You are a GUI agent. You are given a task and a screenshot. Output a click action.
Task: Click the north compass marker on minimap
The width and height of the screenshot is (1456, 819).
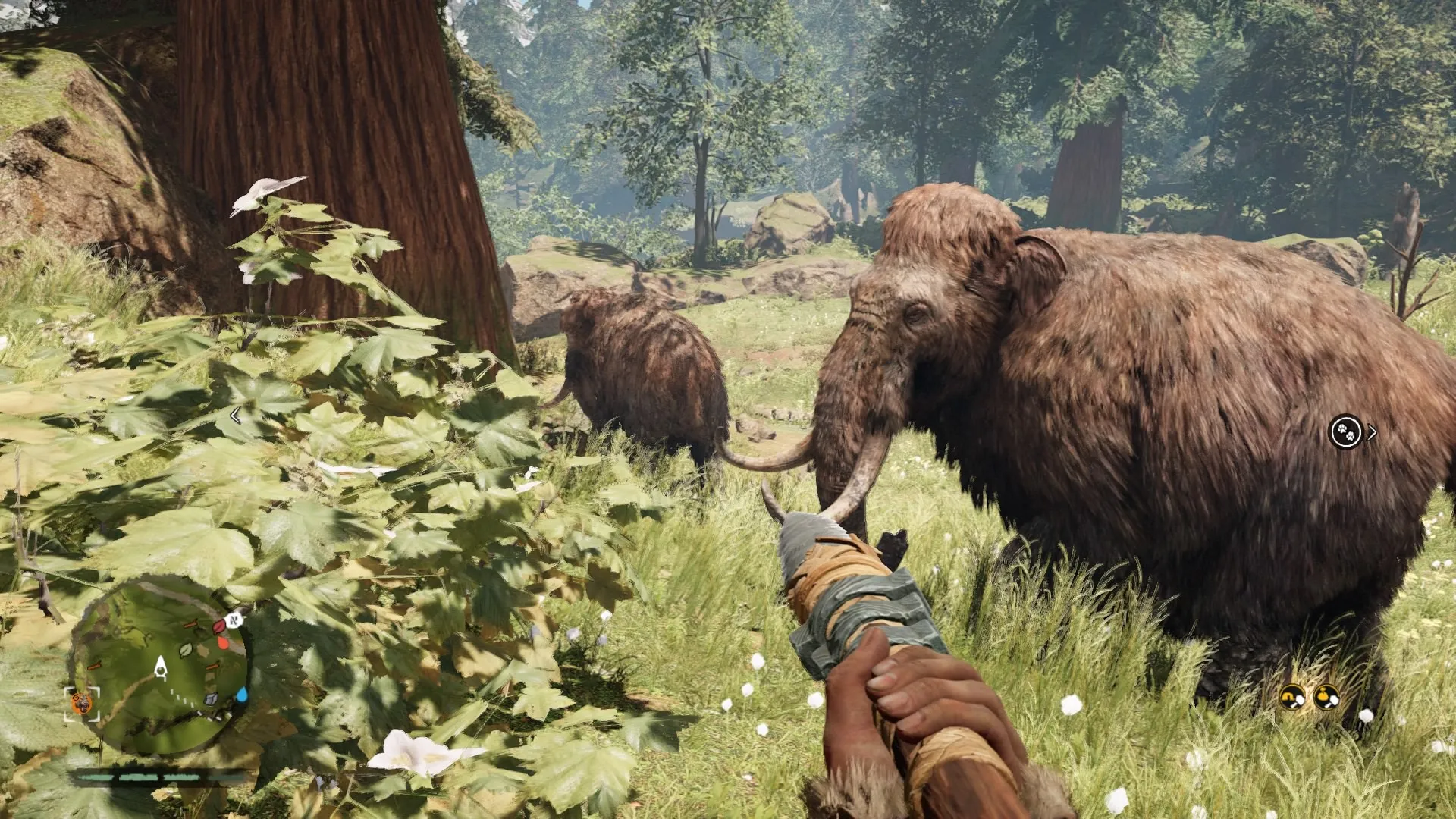point(235,620)
